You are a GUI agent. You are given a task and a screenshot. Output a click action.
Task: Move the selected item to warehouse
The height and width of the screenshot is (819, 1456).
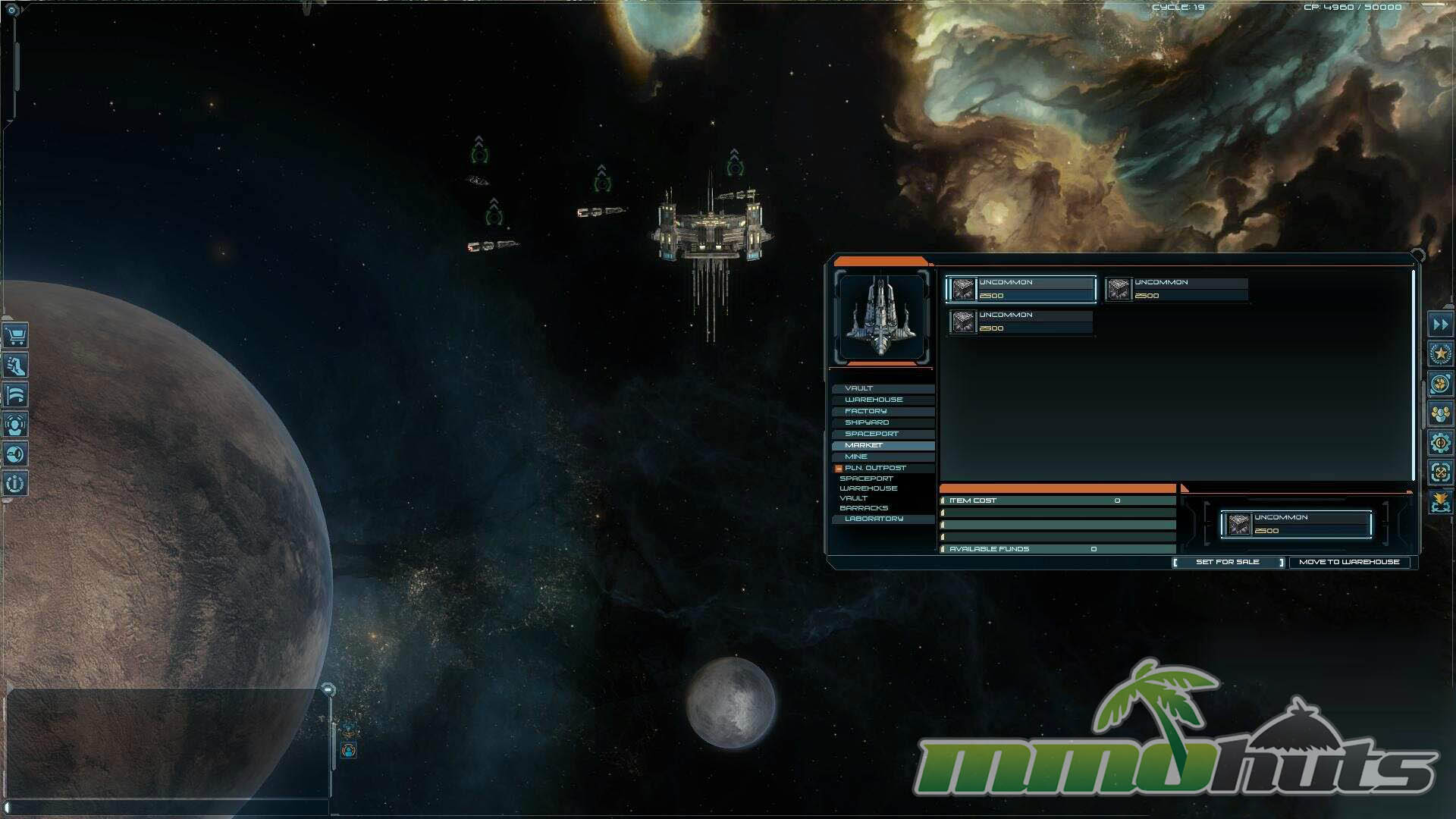[x=1349, y=562]
